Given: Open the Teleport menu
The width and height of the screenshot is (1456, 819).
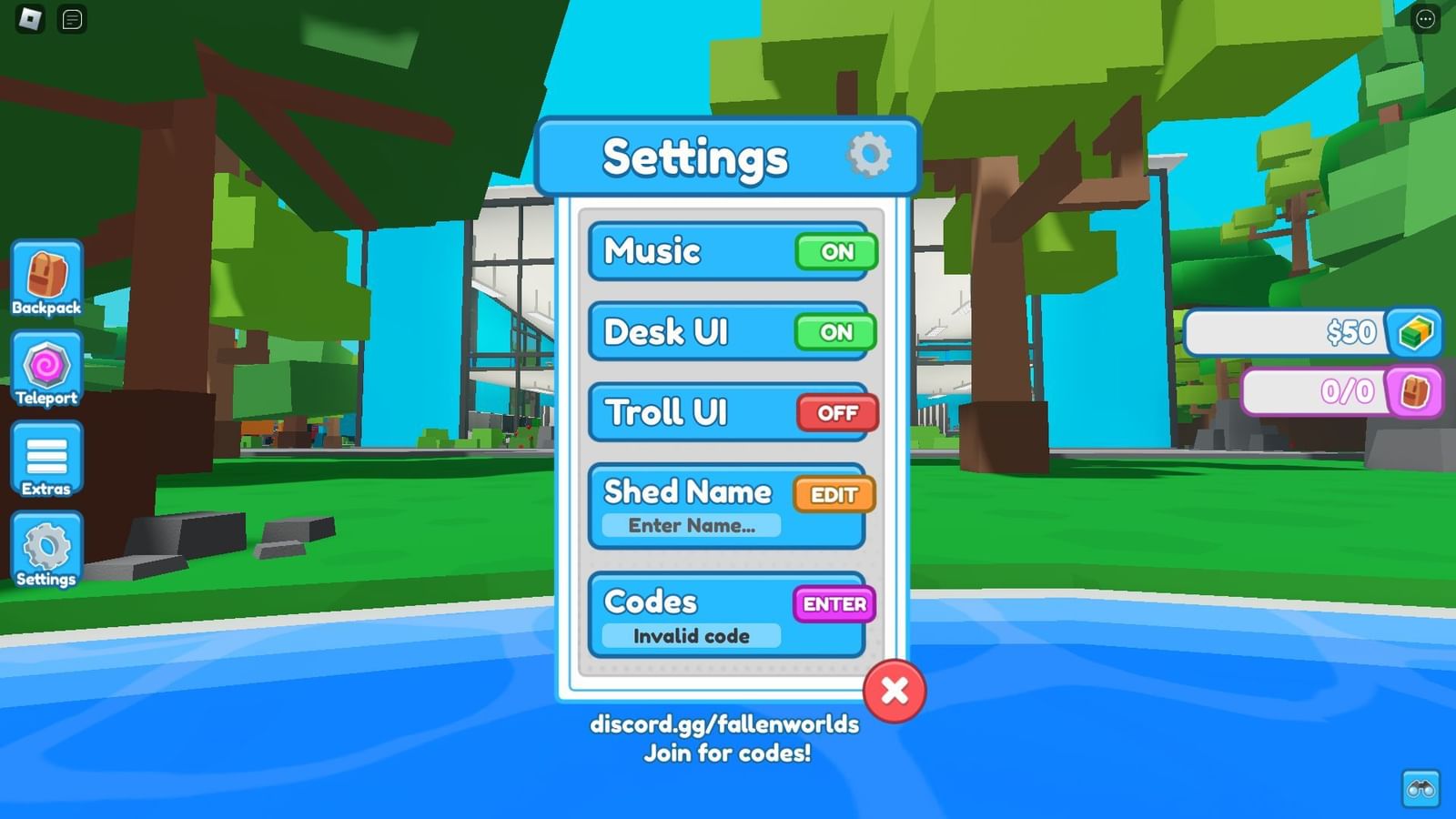Looking at the screenshot, I should point(45,369).
